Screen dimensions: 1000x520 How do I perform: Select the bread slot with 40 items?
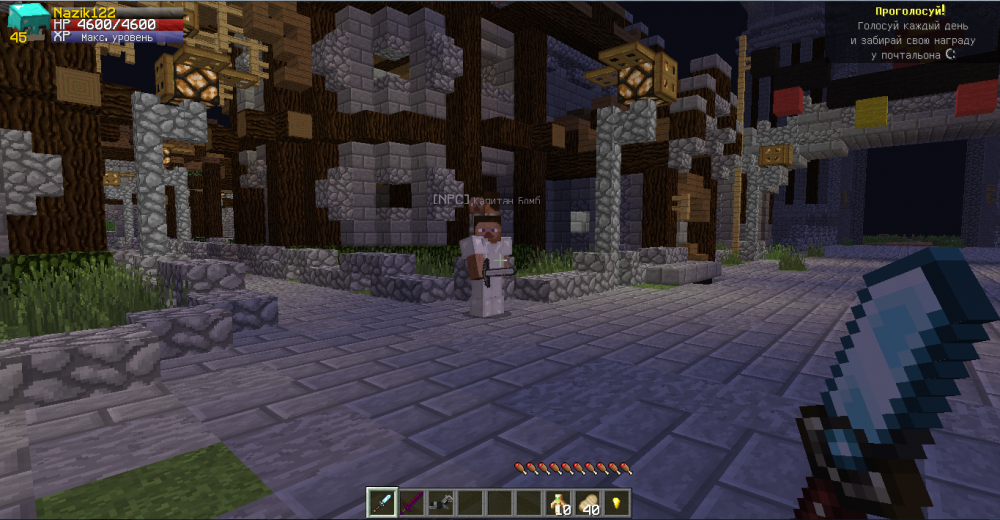[586, 503]
